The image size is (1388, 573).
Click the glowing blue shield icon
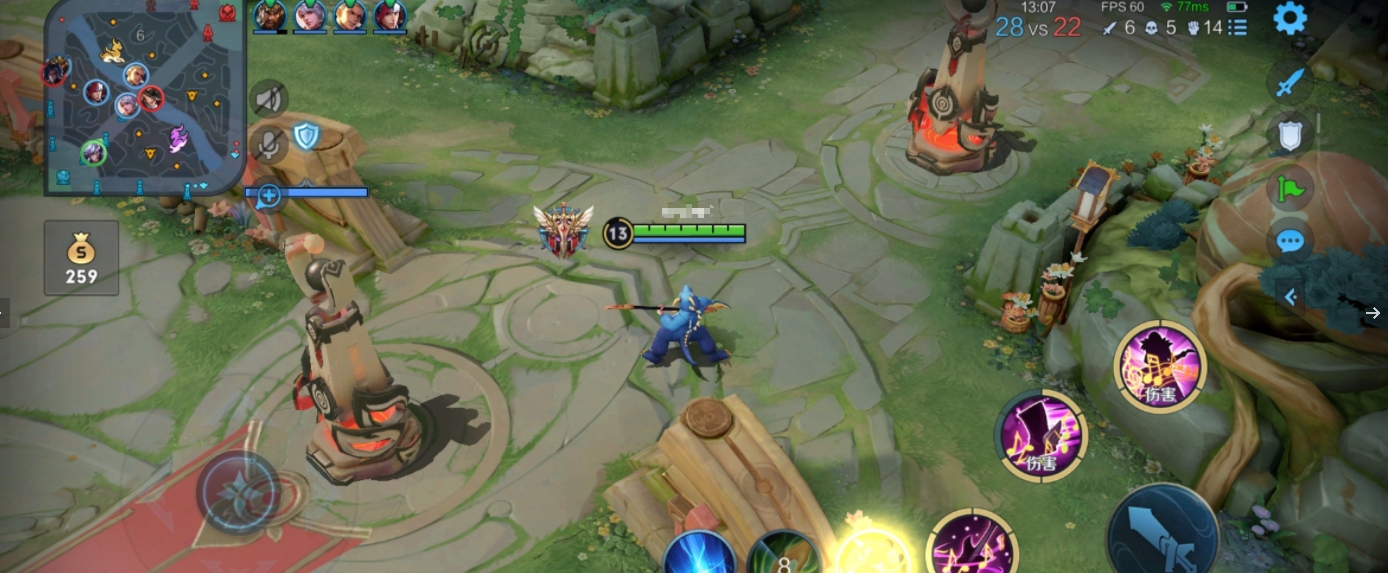(306, 135)
